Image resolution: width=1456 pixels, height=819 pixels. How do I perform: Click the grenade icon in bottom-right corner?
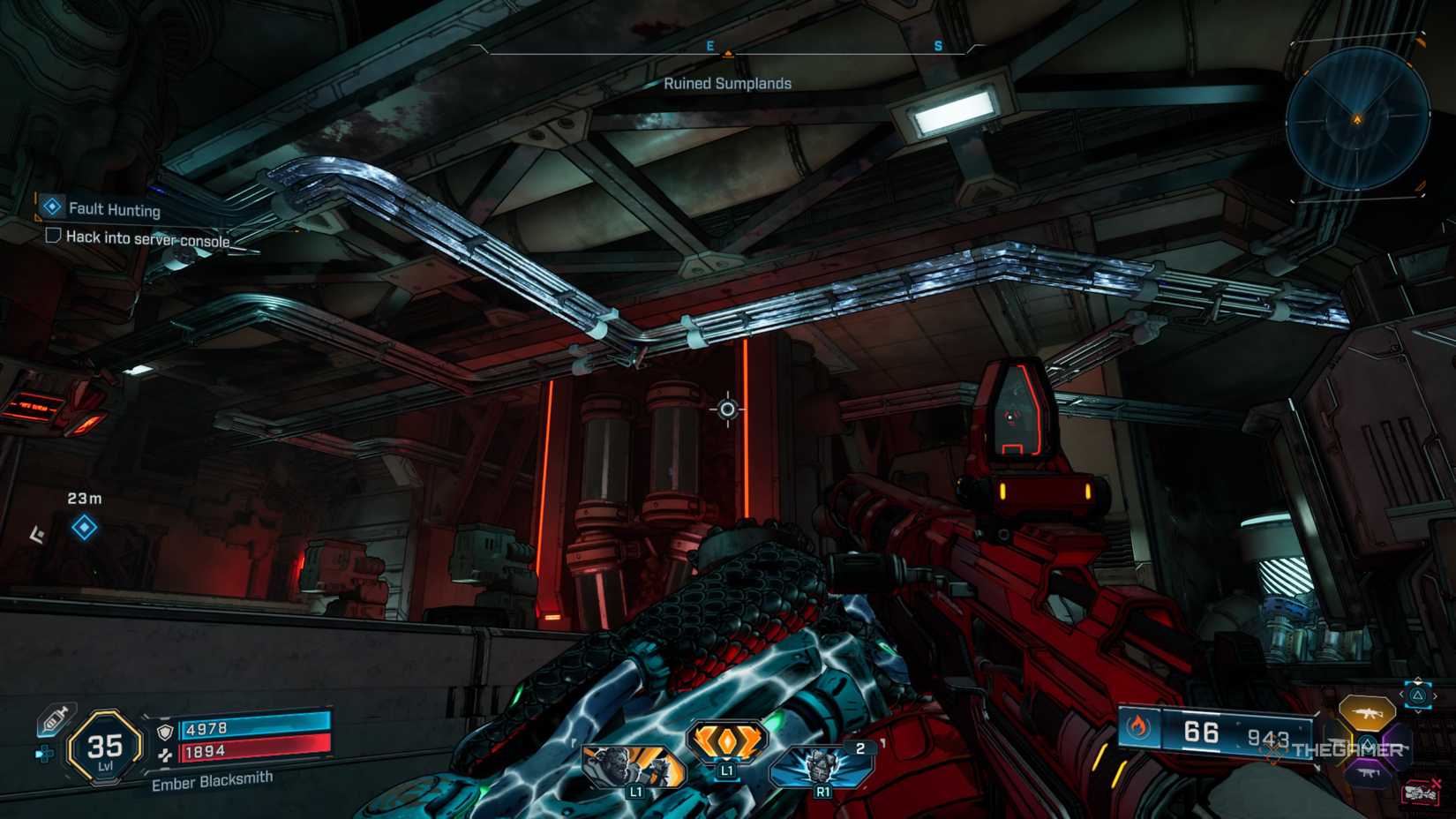coord(1418,793)
